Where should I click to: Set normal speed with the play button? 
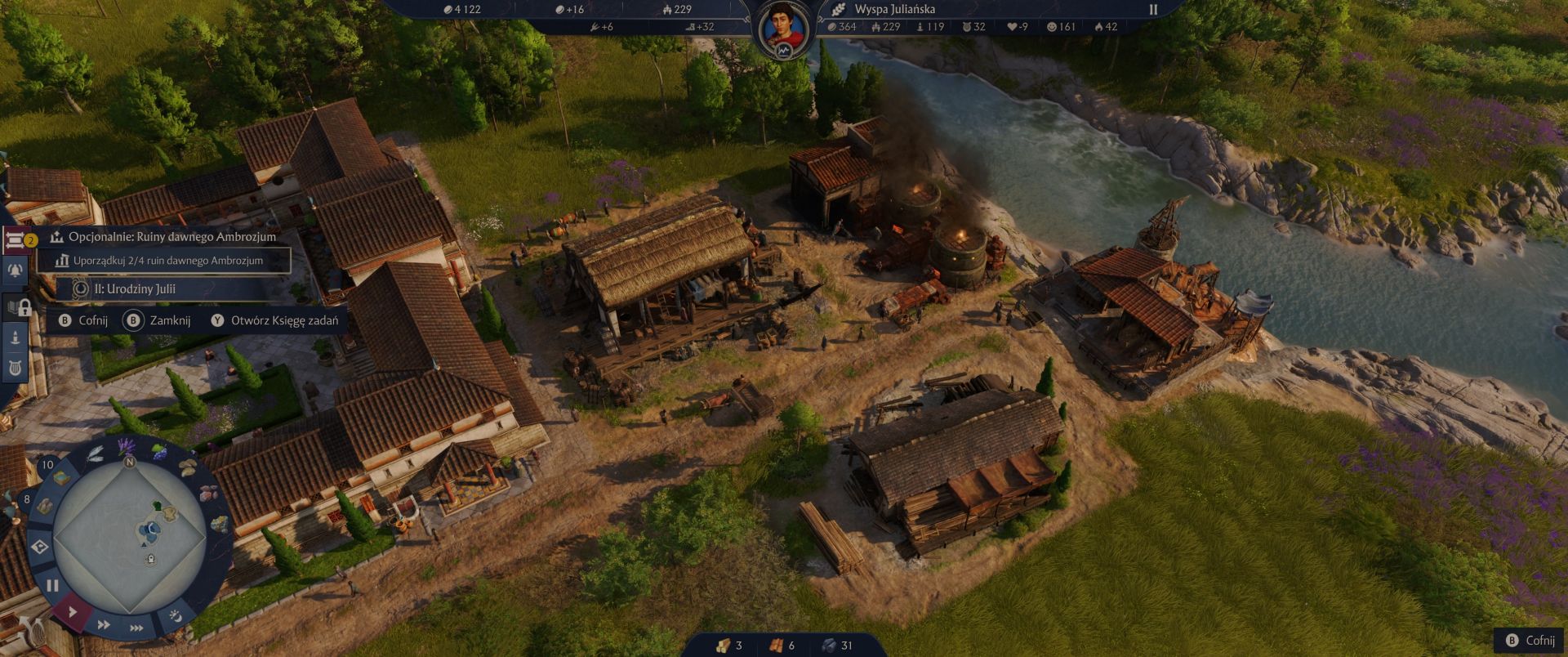pos(72,611)
